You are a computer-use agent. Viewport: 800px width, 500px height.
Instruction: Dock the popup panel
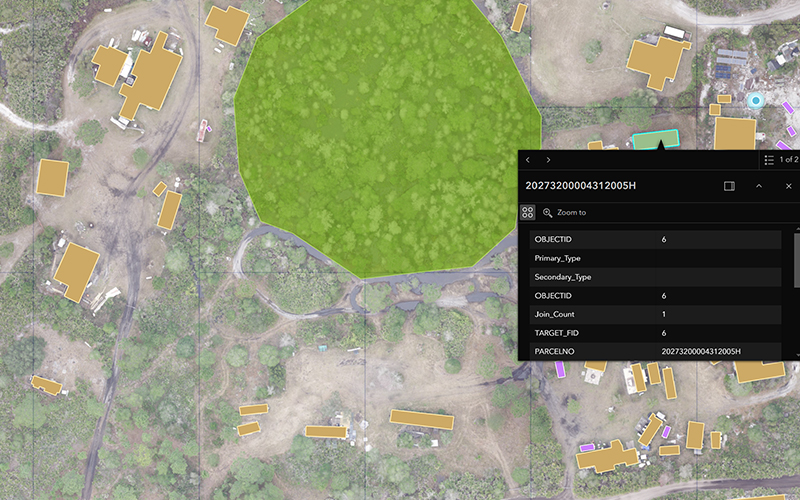coord(729,186)
